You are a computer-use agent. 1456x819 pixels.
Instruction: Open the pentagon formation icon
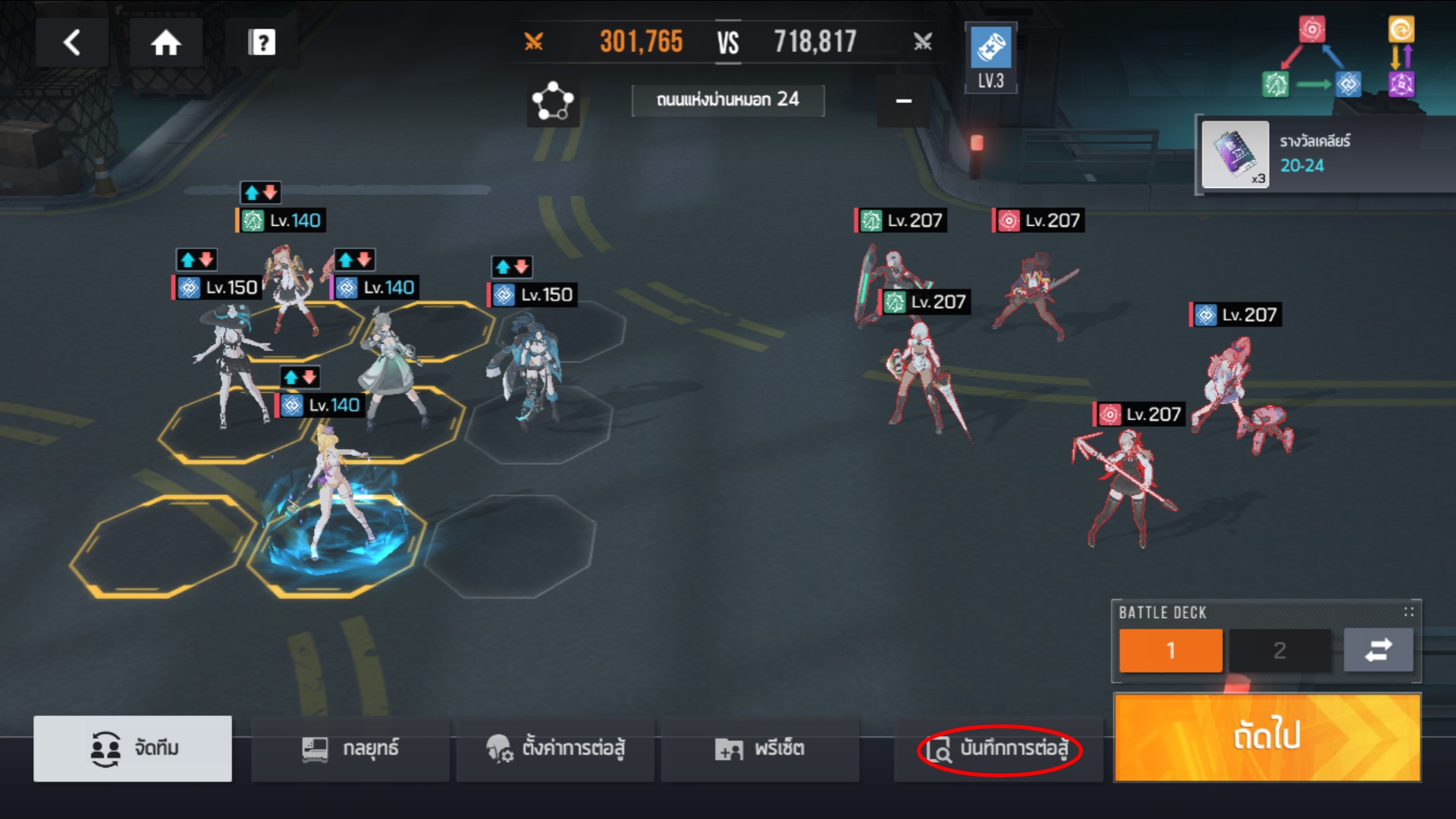coord(554,101)
